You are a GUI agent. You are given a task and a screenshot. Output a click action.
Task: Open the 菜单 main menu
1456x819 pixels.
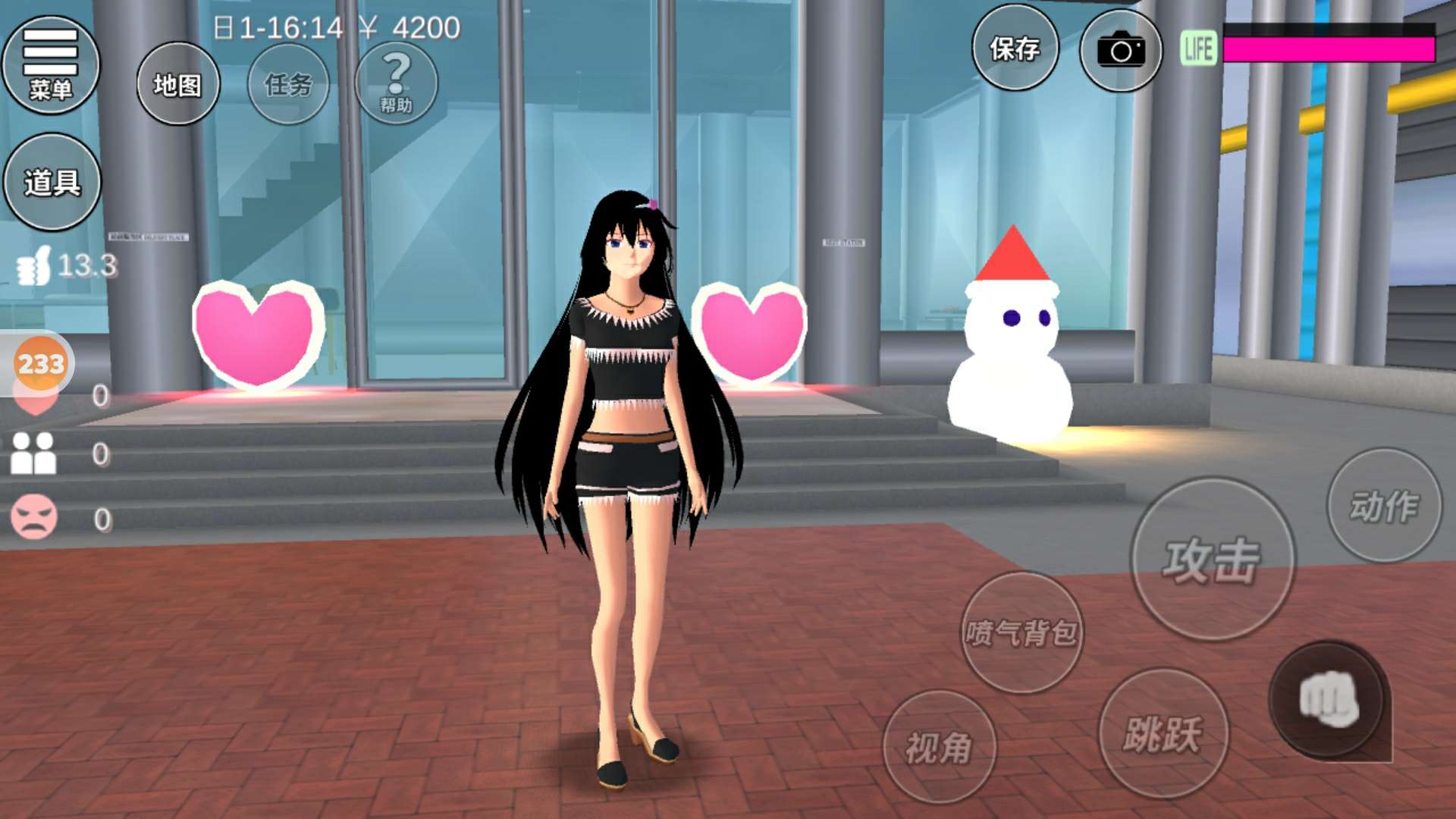click(x=51, y=65)
